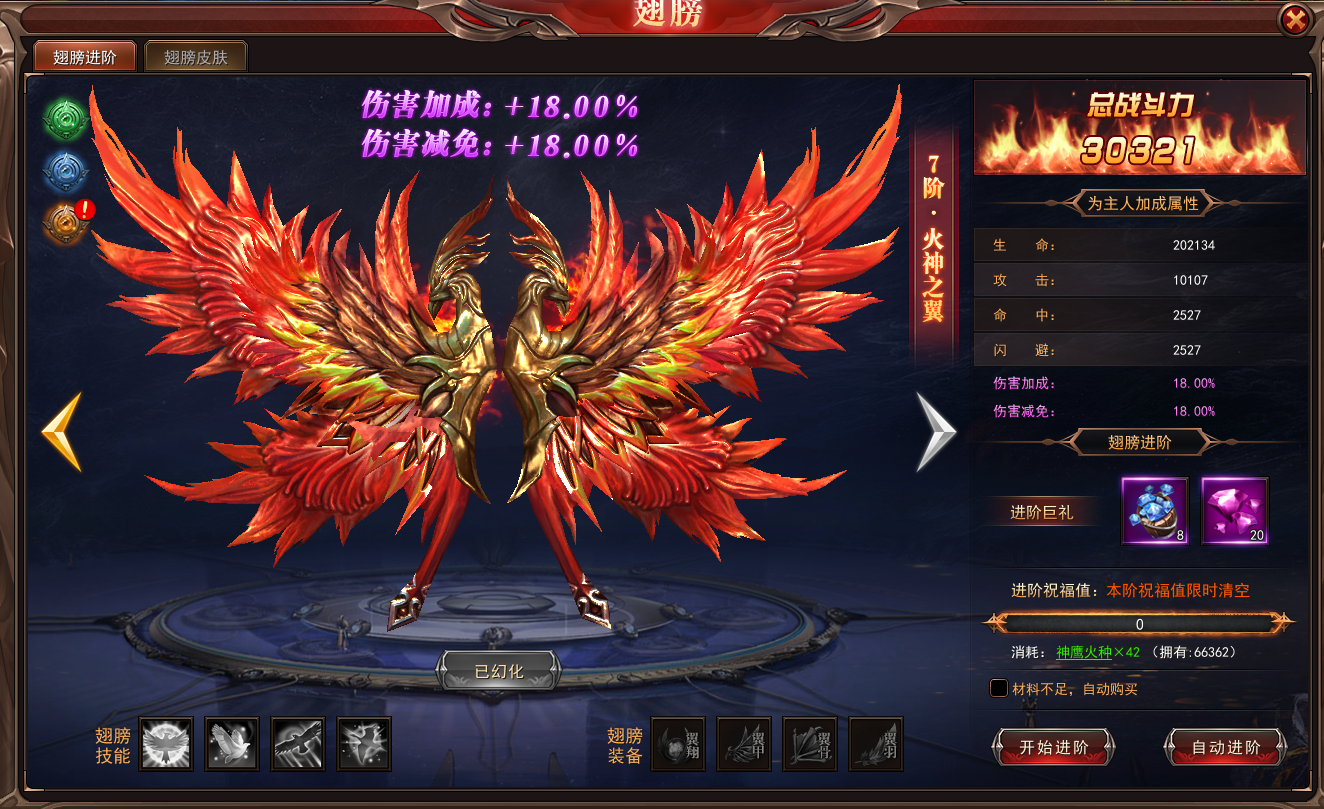Close the wings window
Image resolution: width=1324 pixels, height=809 pixels.
point(1295,19)
